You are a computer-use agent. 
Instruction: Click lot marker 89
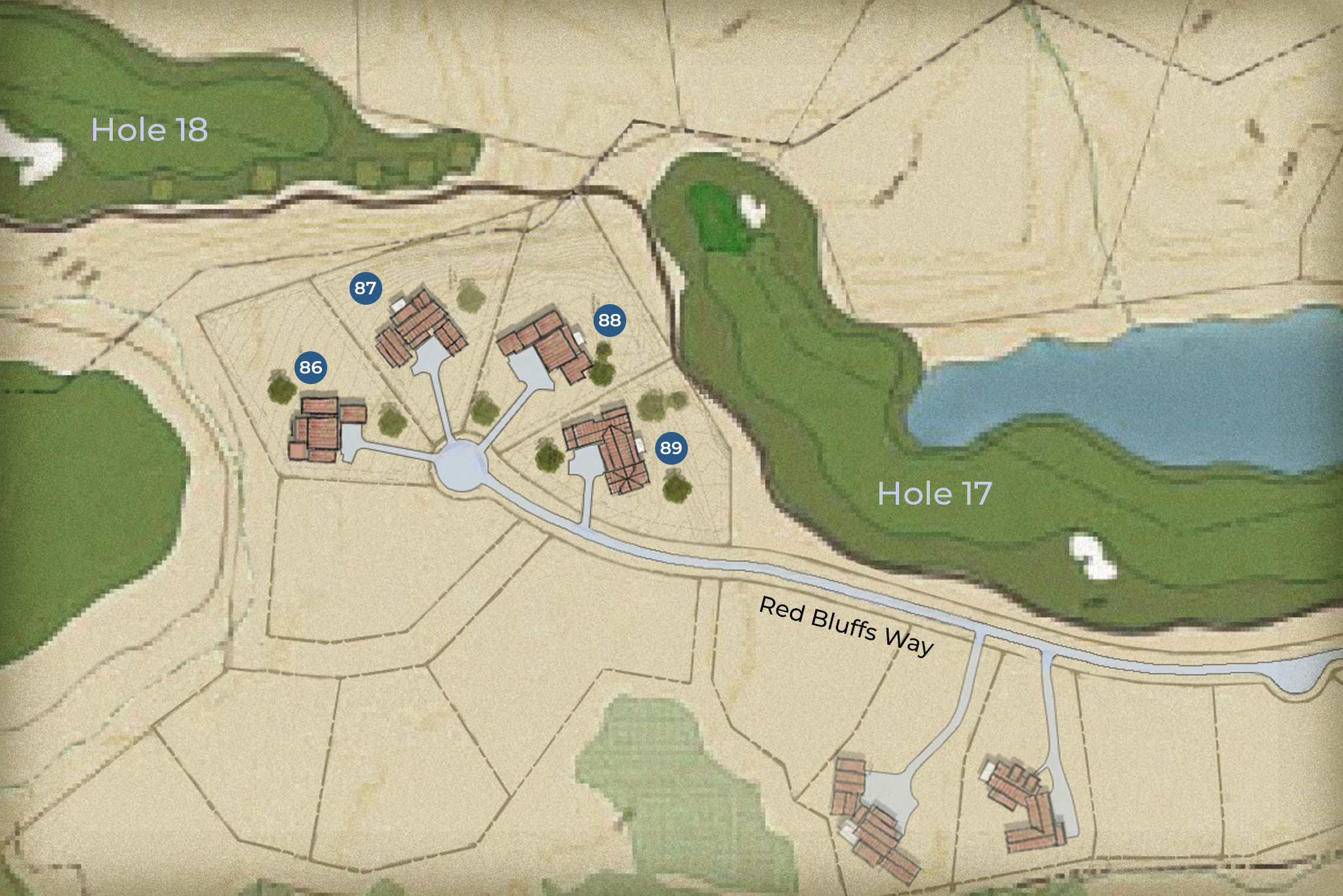click(x=671, y=448)
